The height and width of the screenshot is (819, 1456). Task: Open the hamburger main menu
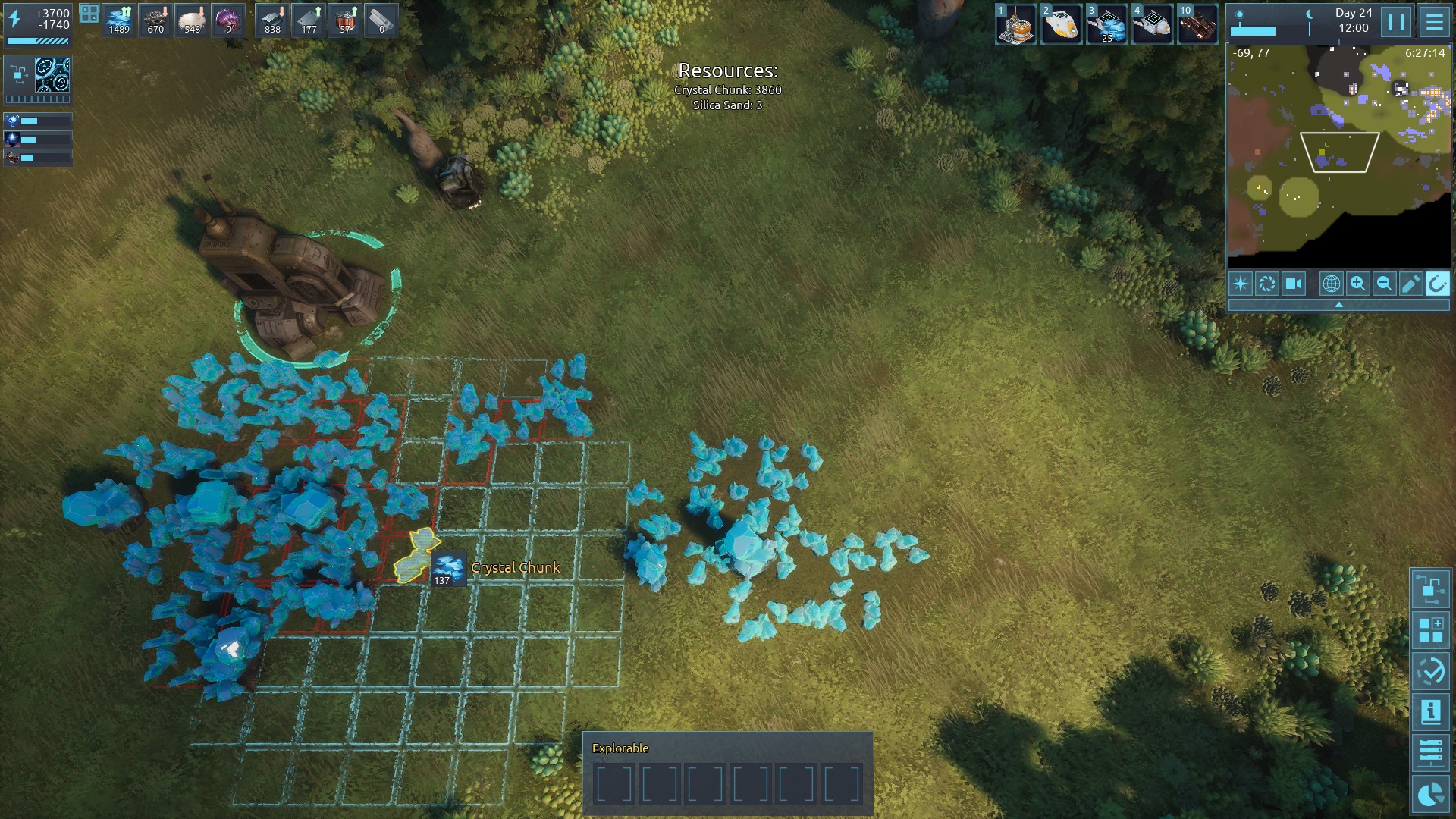[1434, 22]
